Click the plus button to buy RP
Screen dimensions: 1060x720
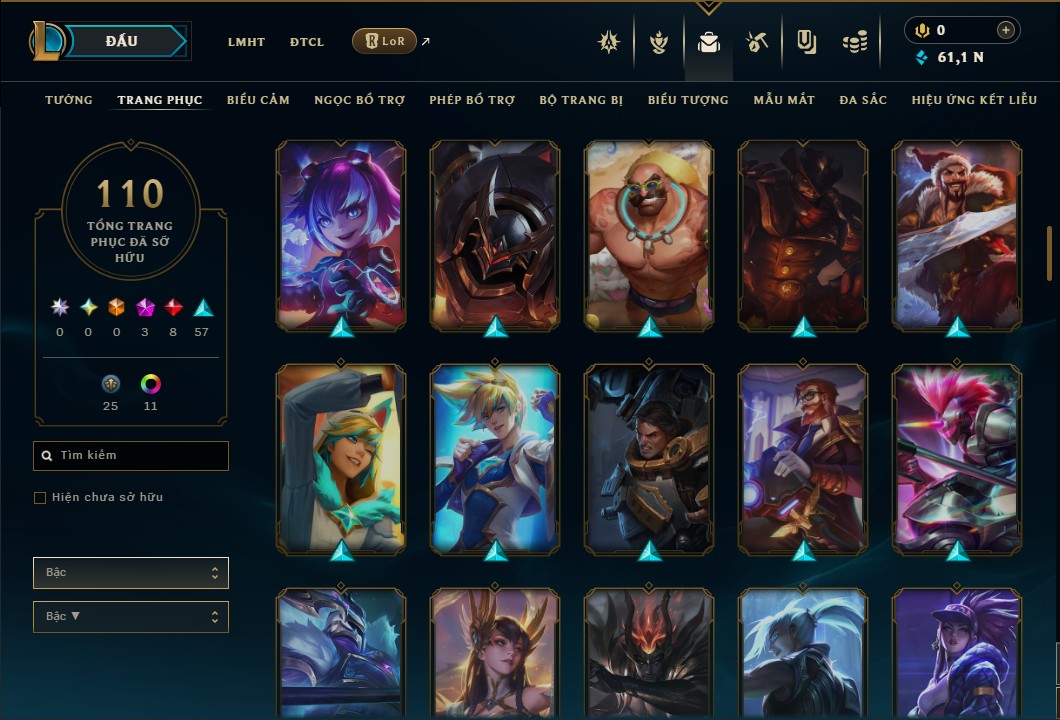coord(1005,31)
